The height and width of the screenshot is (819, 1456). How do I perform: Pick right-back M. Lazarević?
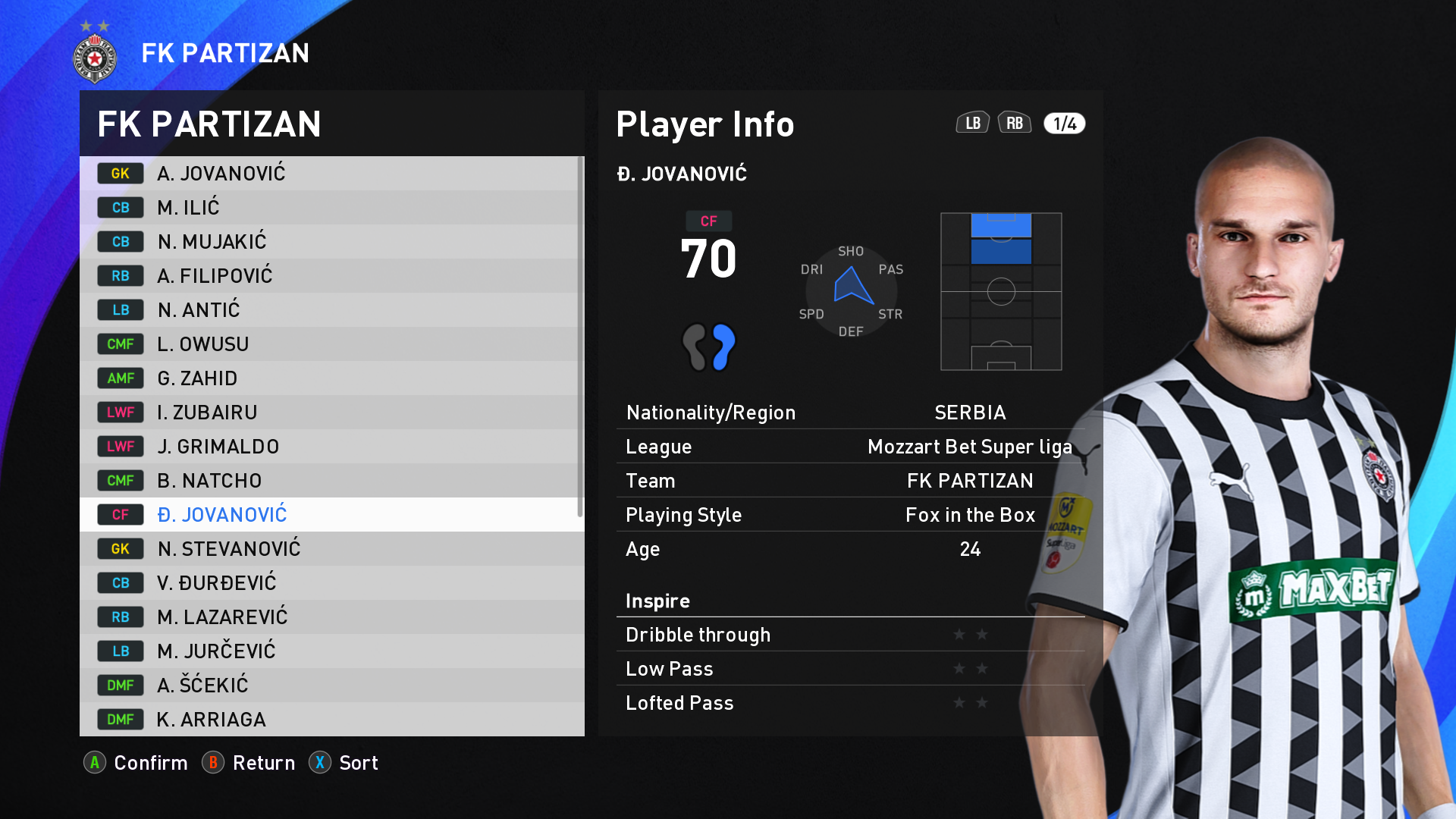(331, 617)
